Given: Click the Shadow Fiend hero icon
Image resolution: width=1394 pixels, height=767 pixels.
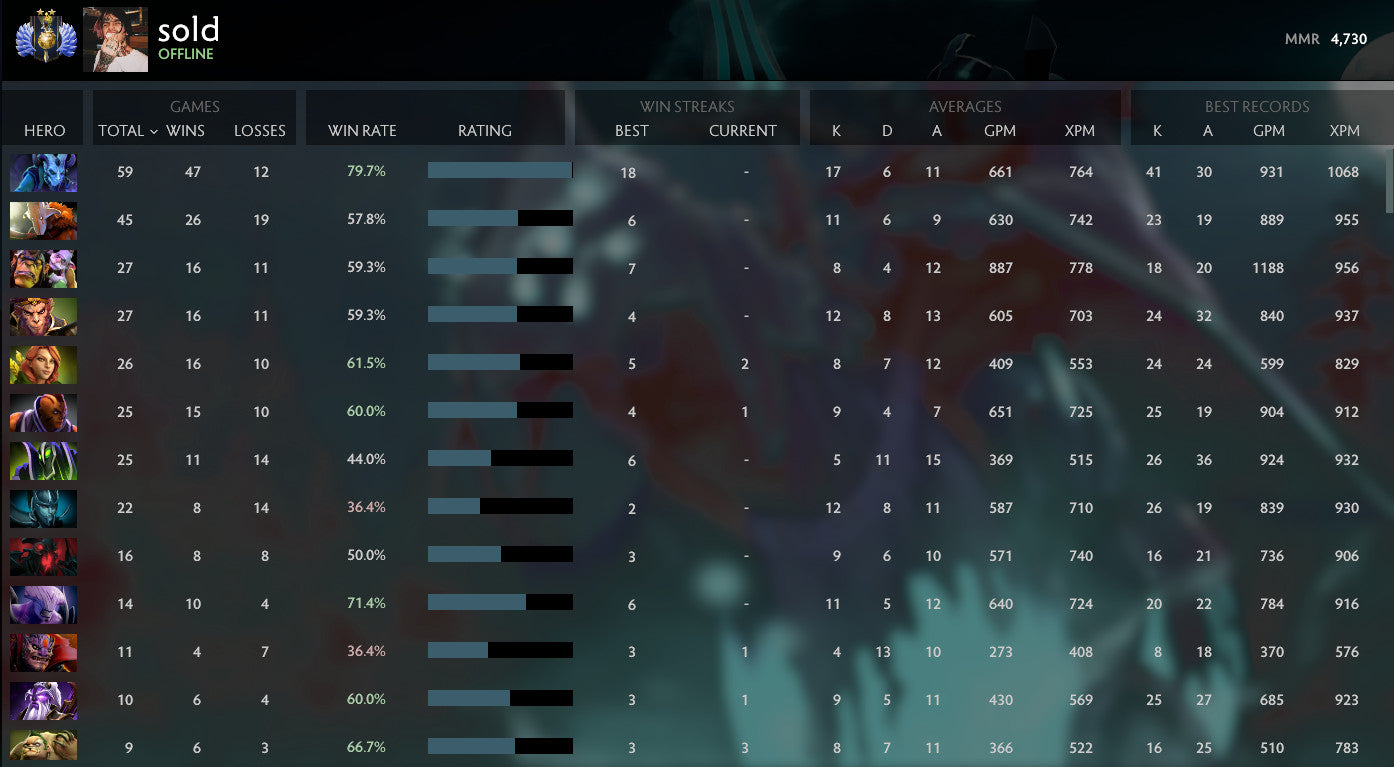Looking at the screenshot, I should click(x=43, y=556).
